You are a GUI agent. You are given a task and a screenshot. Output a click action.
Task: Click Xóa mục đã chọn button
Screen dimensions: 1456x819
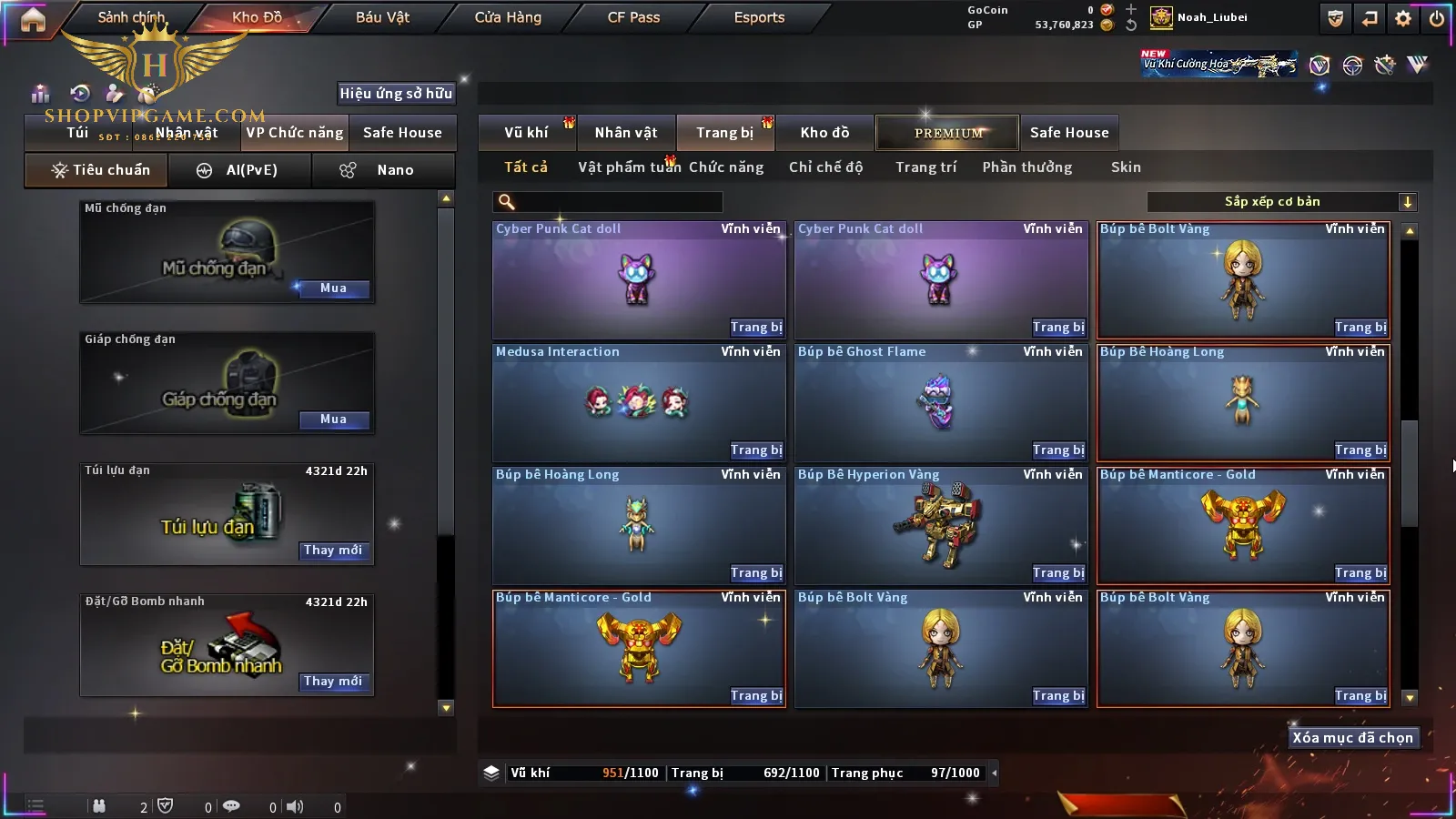[1352, 738]
